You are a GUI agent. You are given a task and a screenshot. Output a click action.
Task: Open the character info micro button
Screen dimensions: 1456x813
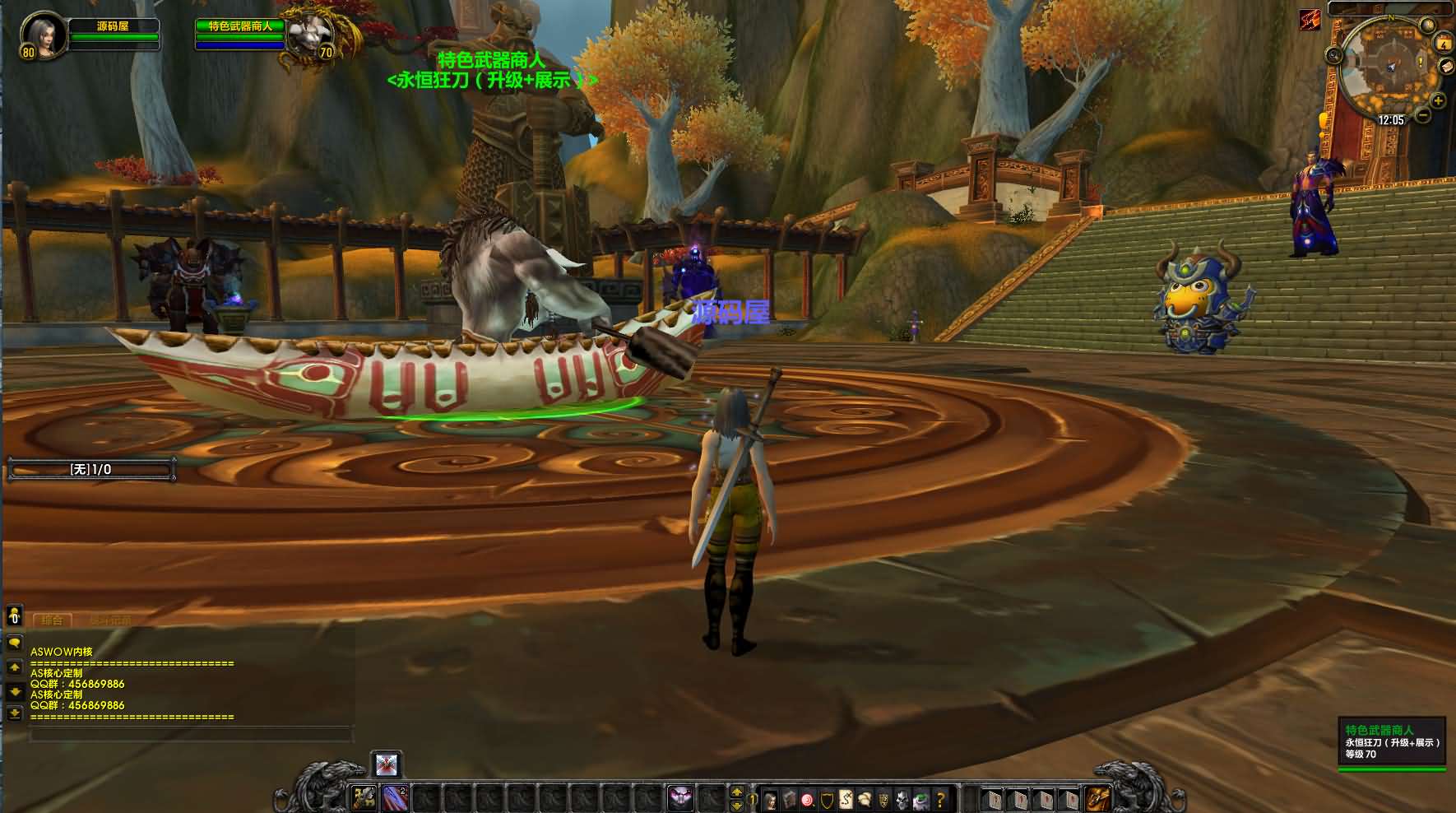[x=771, y=798]
